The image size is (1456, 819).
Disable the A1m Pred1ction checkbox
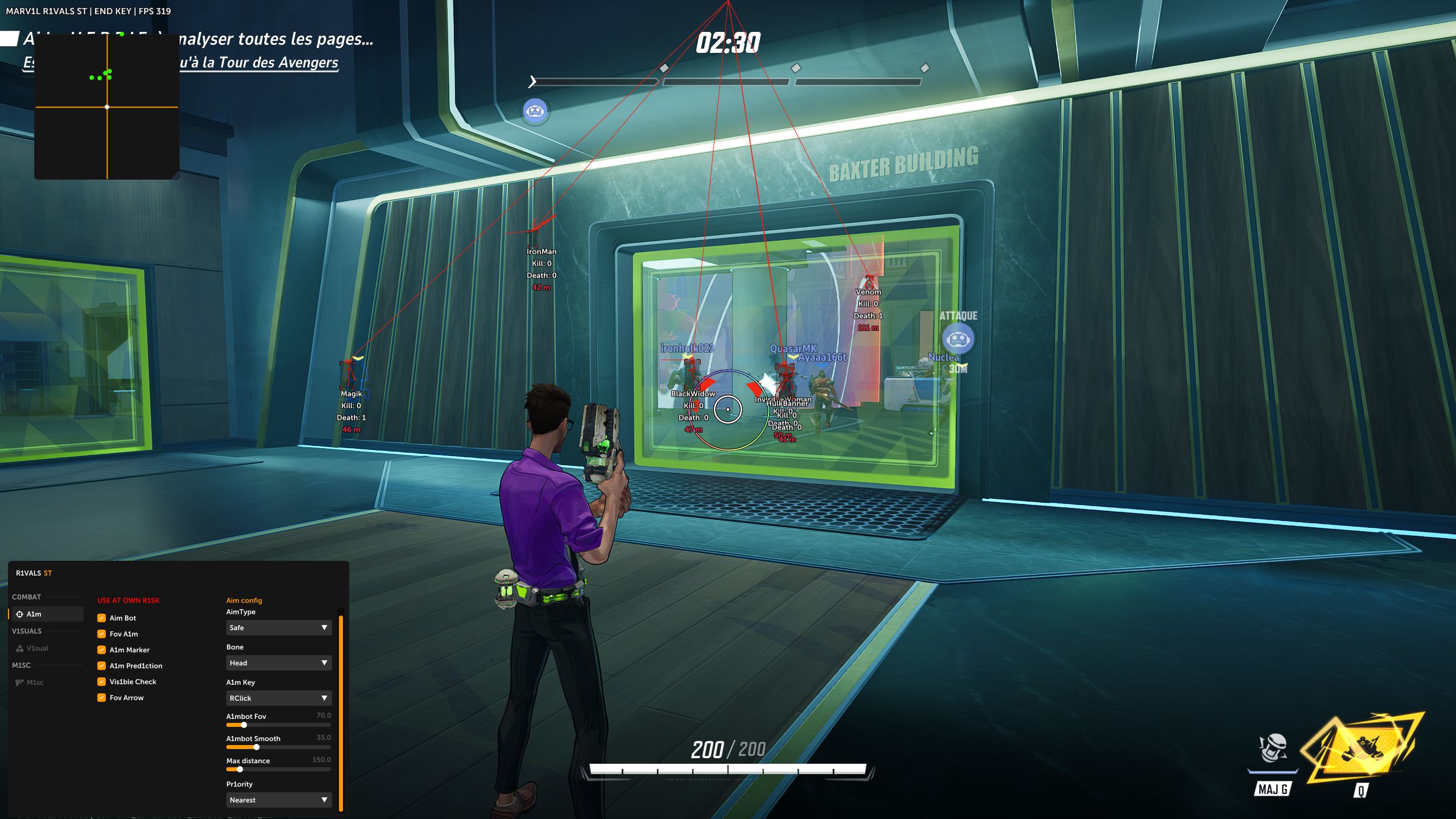coord(102,666)
